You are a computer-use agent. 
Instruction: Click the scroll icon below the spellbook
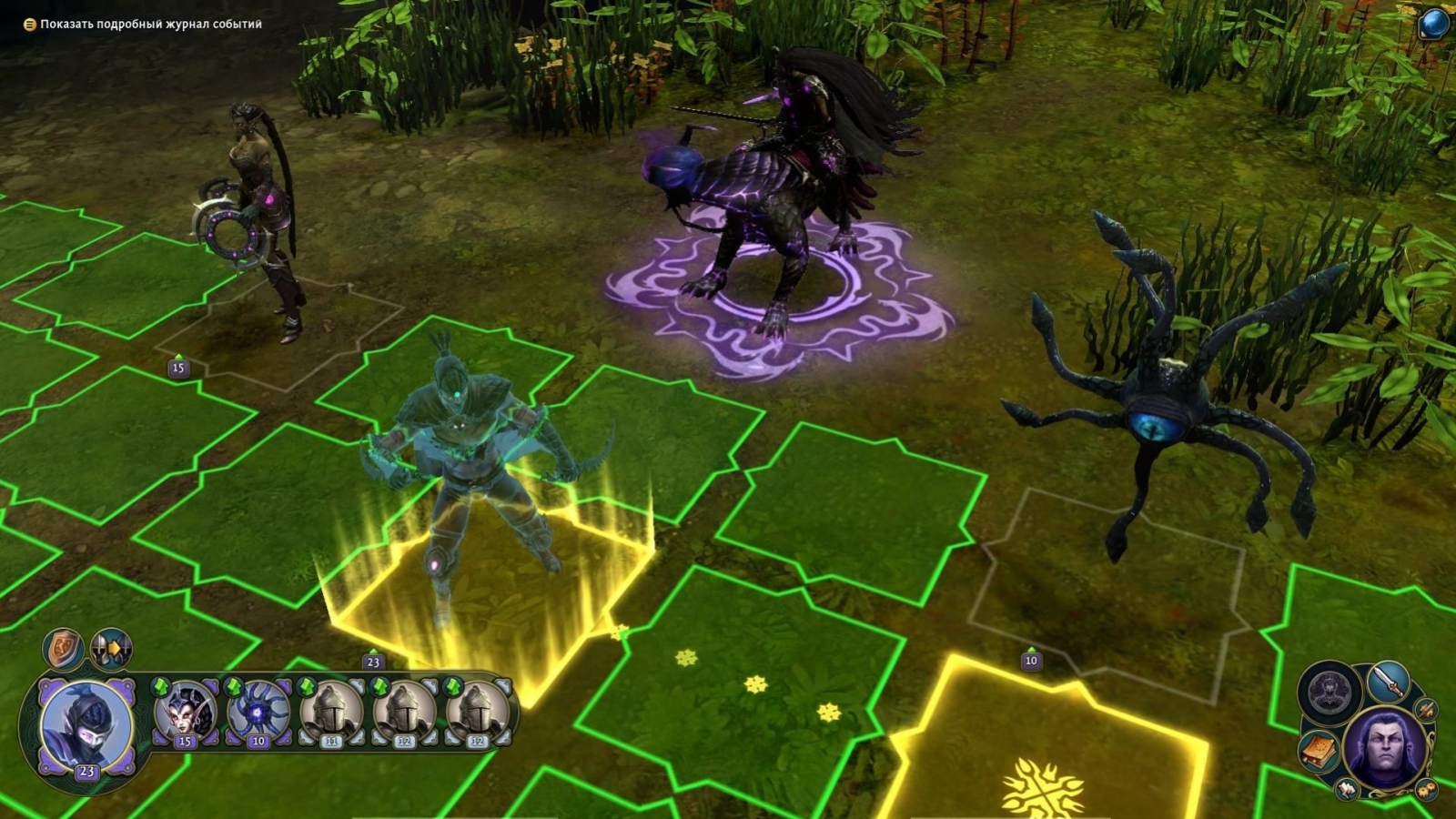pos(1347,789)
